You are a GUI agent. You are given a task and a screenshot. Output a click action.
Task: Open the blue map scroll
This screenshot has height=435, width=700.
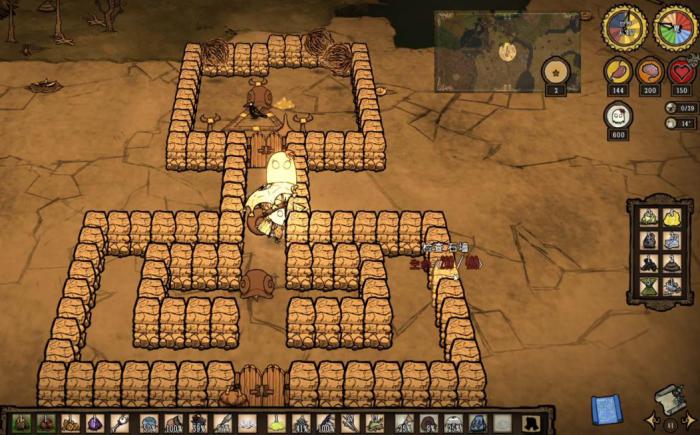tap(606, 408)
